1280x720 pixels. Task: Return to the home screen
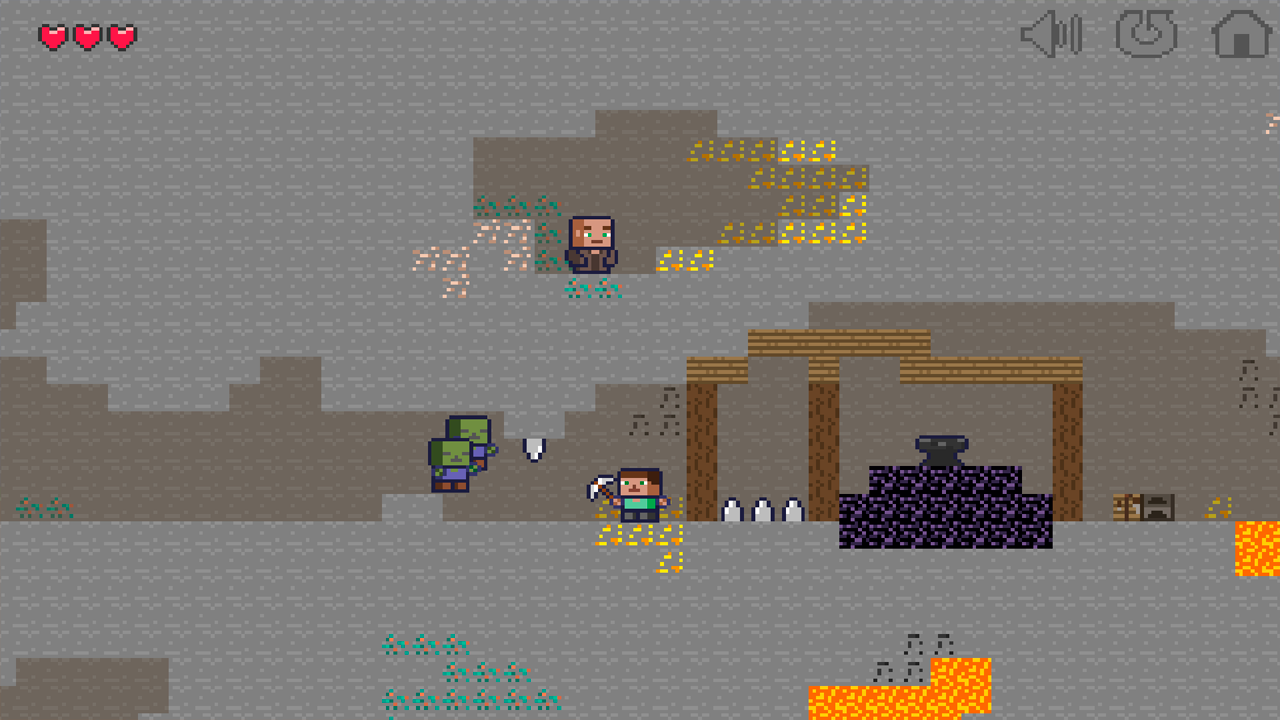(1240, 36)
